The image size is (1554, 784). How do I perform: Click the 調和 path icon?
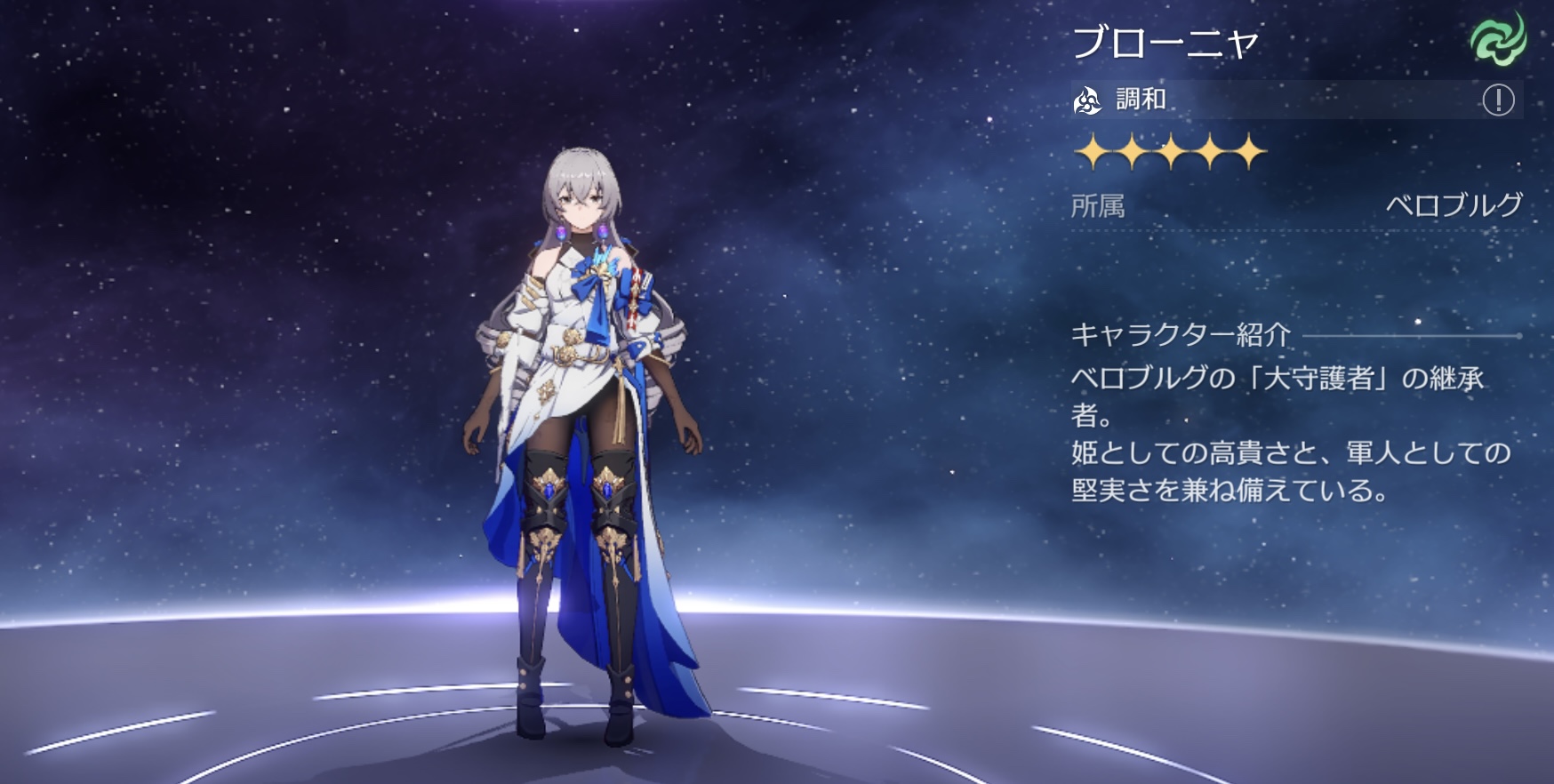click(x=1087, y=100)
